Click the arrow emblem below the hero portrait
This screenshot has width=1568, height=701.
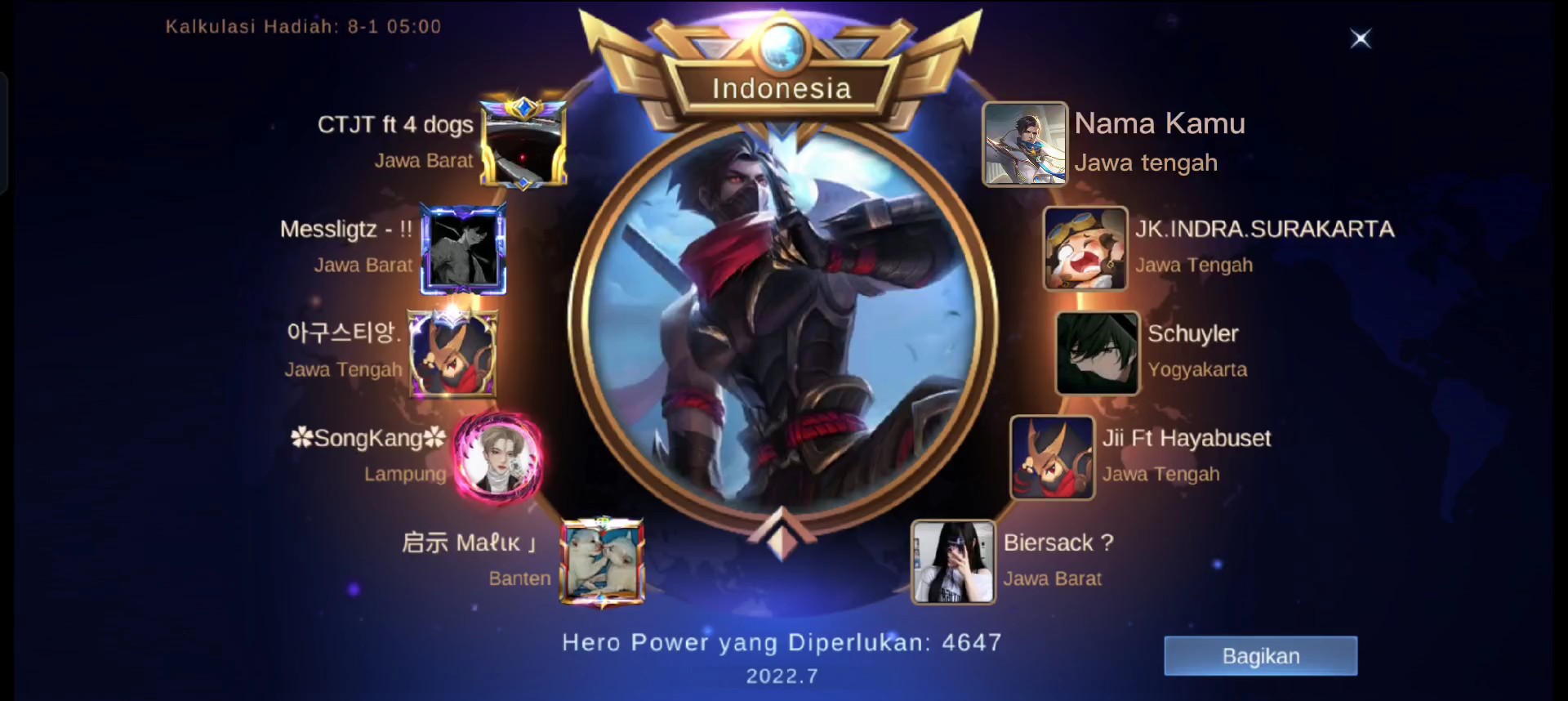tap(782, 535)
